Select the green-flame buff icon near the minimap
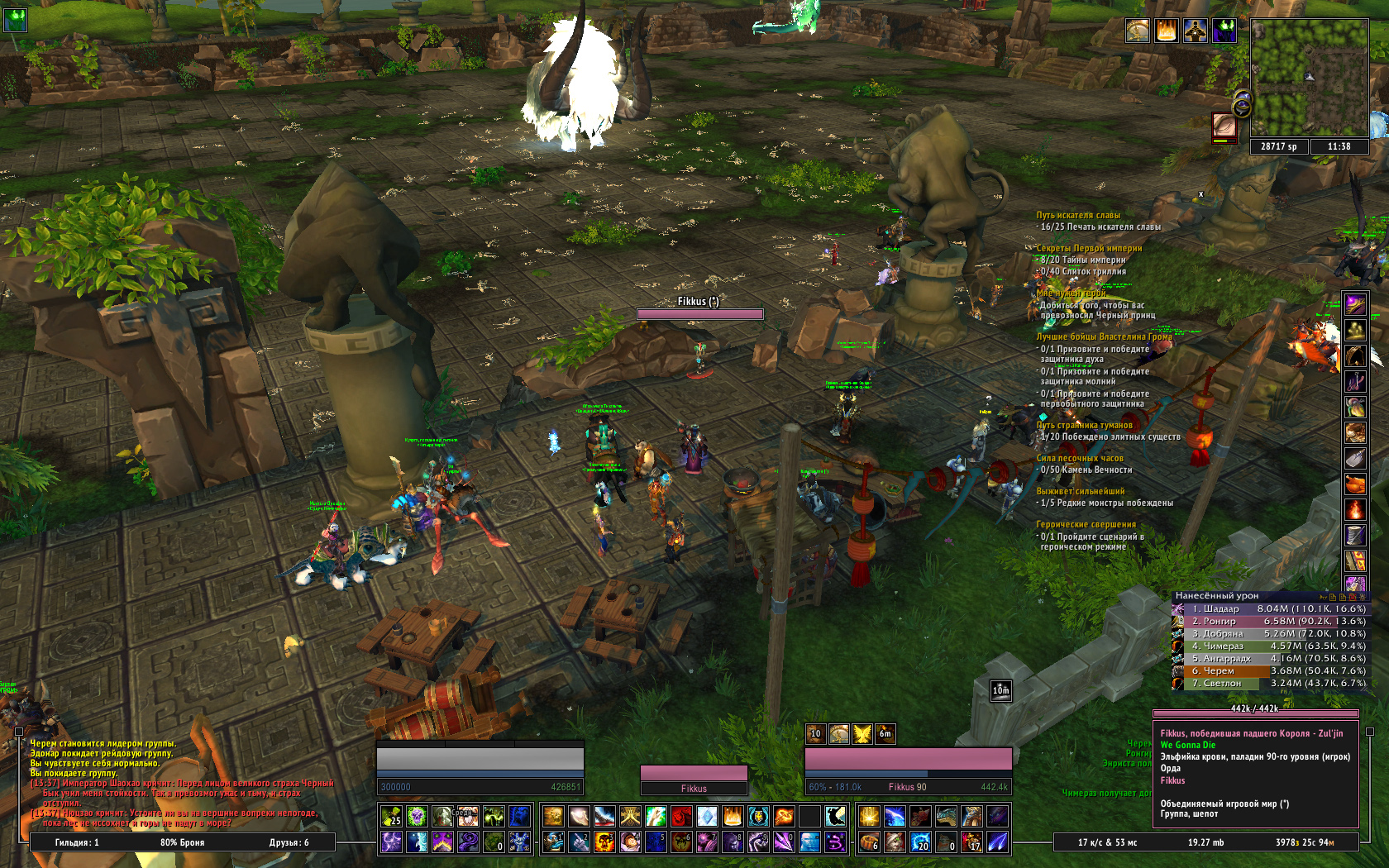1389x868 pixels. [1224, 31]
